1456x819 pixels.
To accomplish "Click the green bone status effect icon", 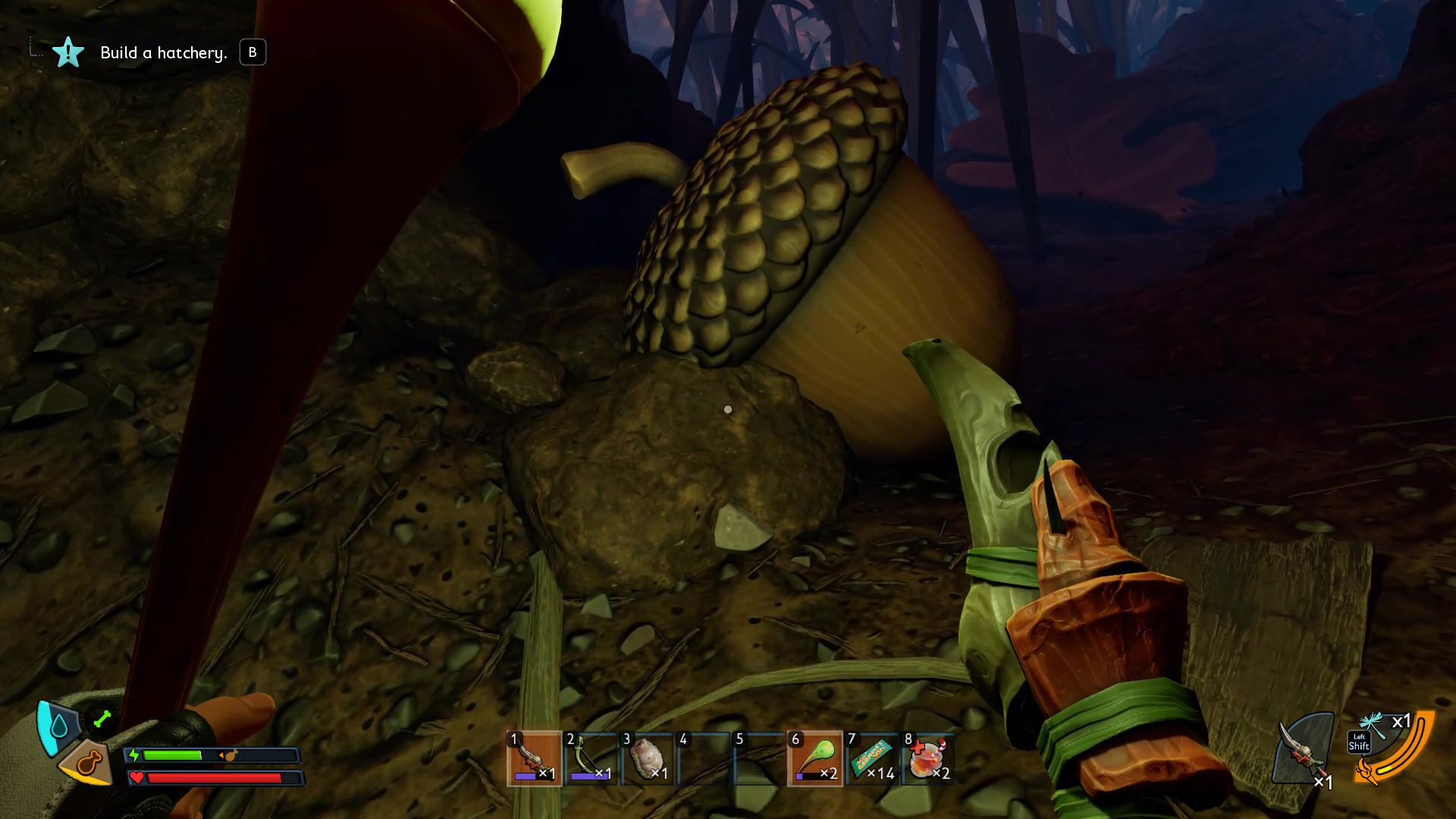I will click(102, 718).
